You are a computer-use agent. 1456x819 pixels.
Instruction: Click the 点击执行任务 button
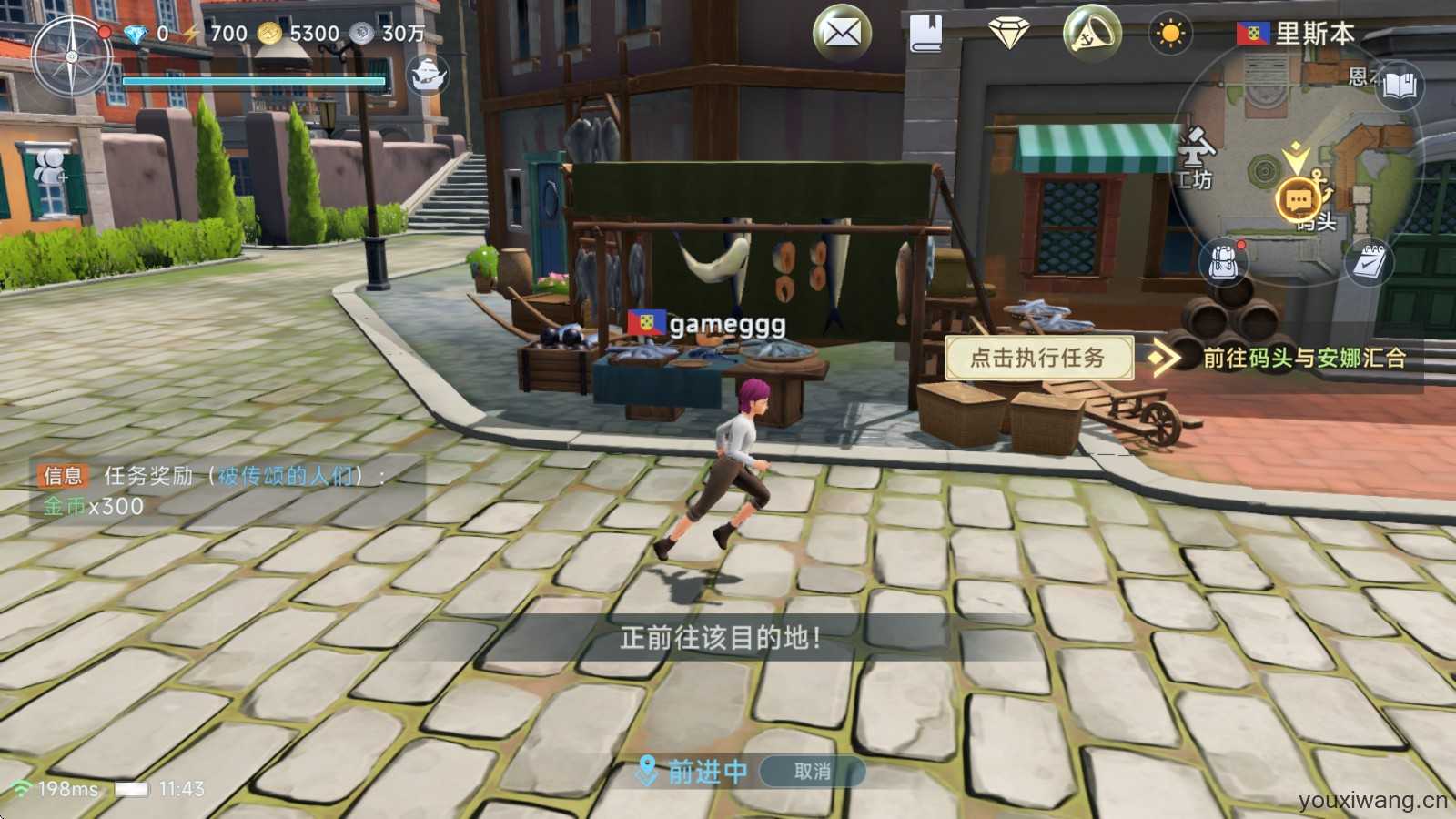tap(1038, 358)
